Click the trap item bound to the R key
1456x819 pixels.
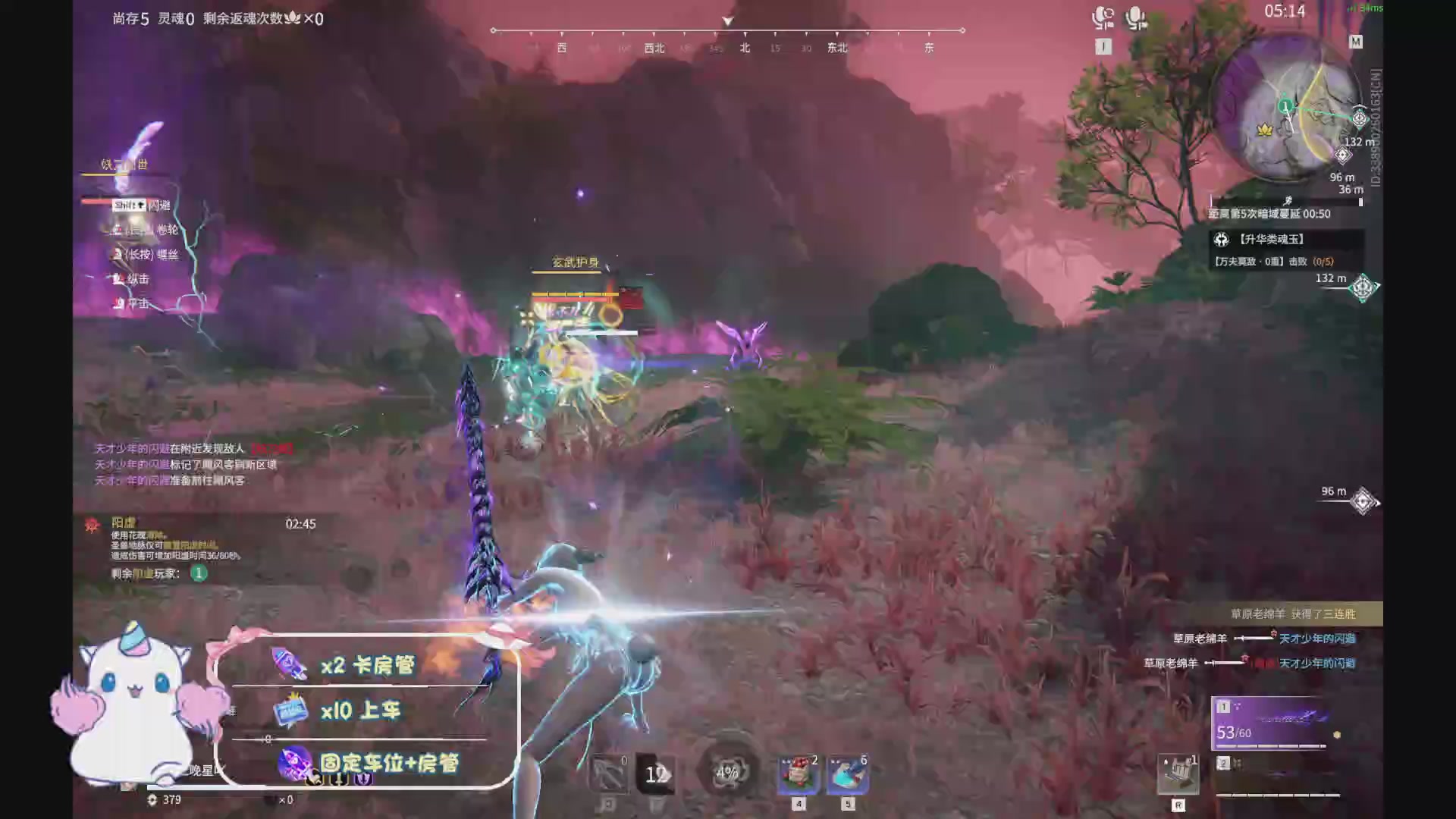(x=1178, y=773)
